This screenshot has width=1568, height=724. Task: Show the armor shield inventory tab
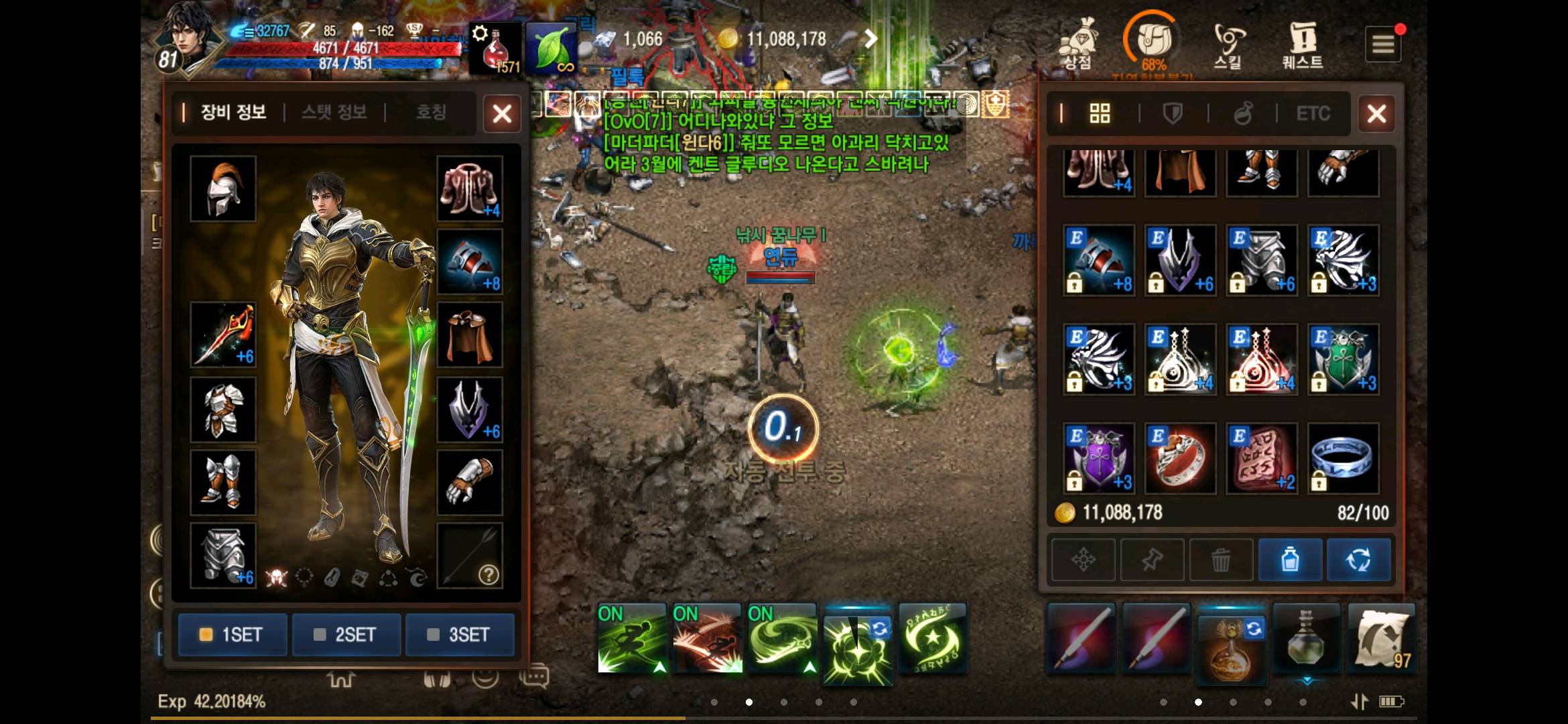tap(1173, 114)
